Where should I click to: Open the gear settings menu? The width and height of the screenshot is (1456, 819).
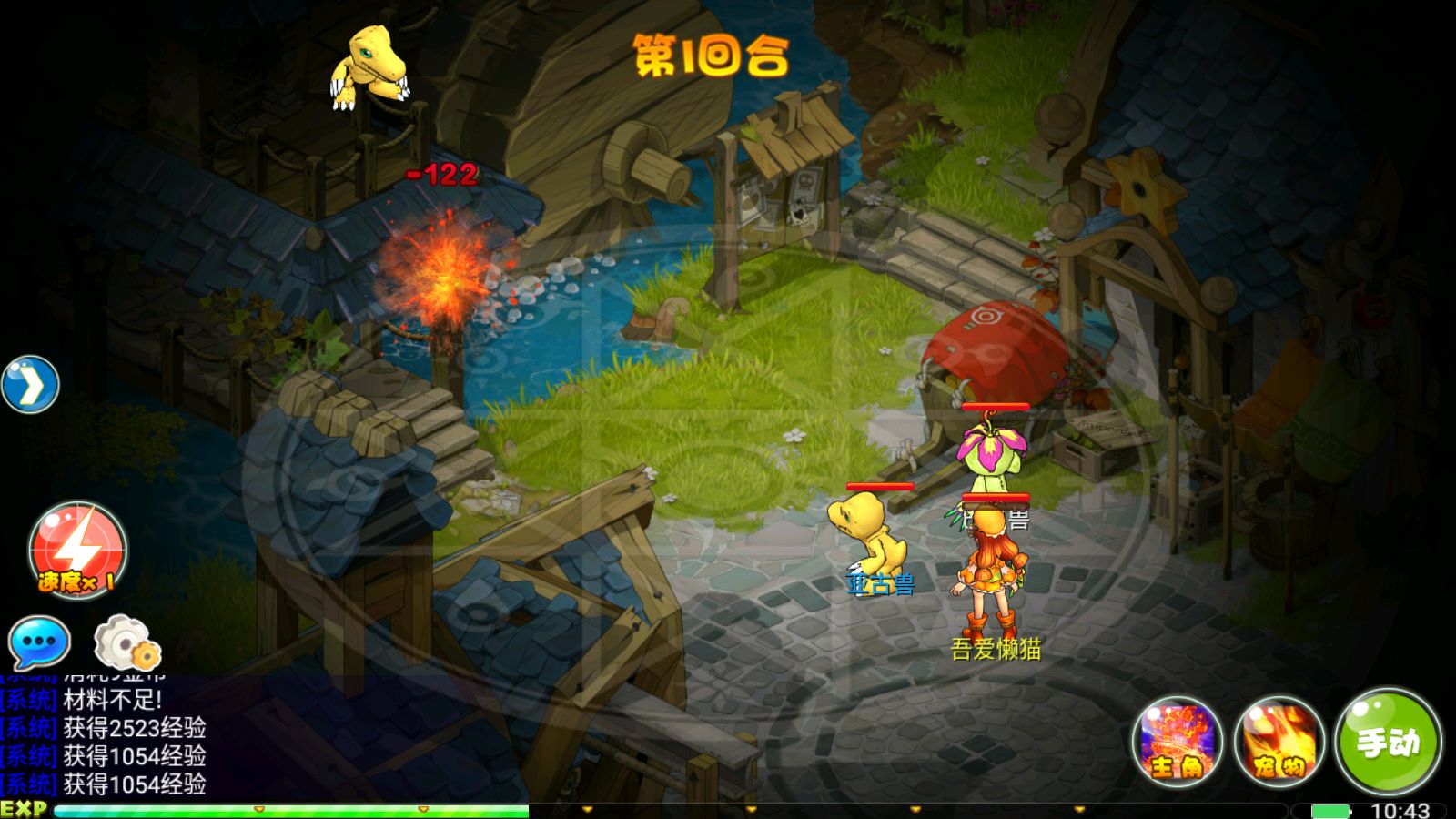126,642
